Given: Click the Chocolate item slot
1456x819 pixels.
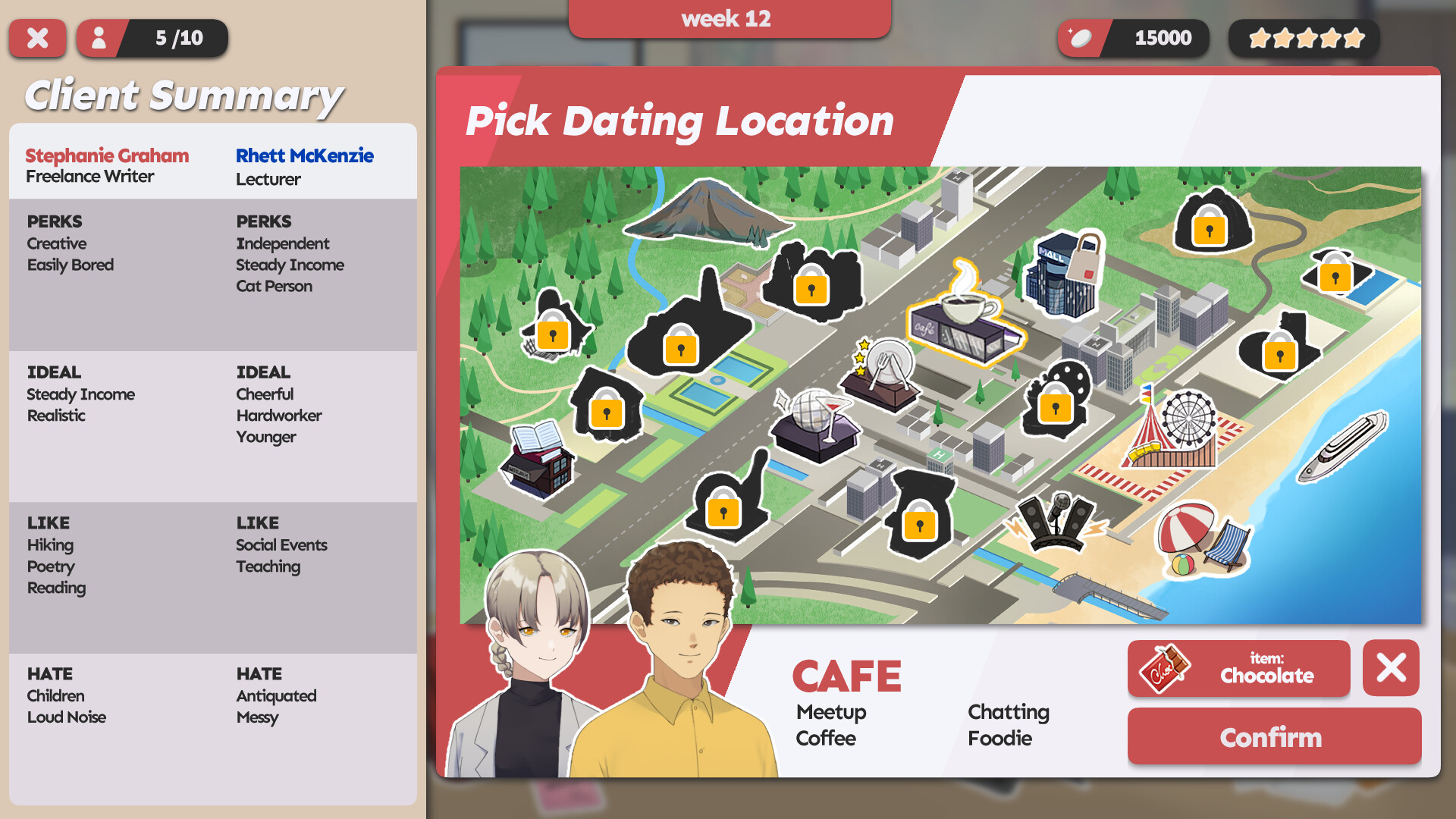Looking at the screenshot, I should [x=1239, y=669].
